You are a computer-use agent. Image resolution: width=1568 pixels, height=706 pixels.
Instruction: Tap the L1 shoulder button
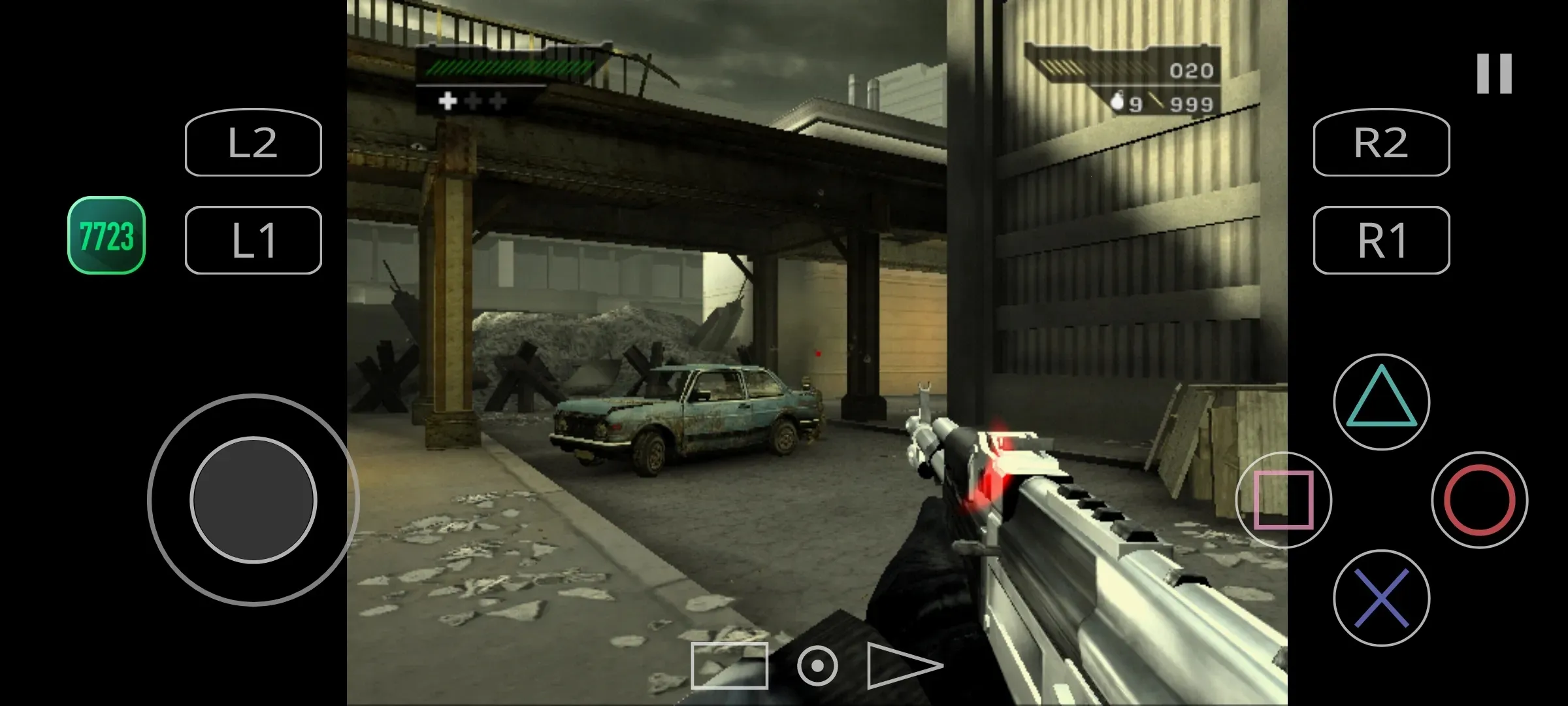point(253,240)
